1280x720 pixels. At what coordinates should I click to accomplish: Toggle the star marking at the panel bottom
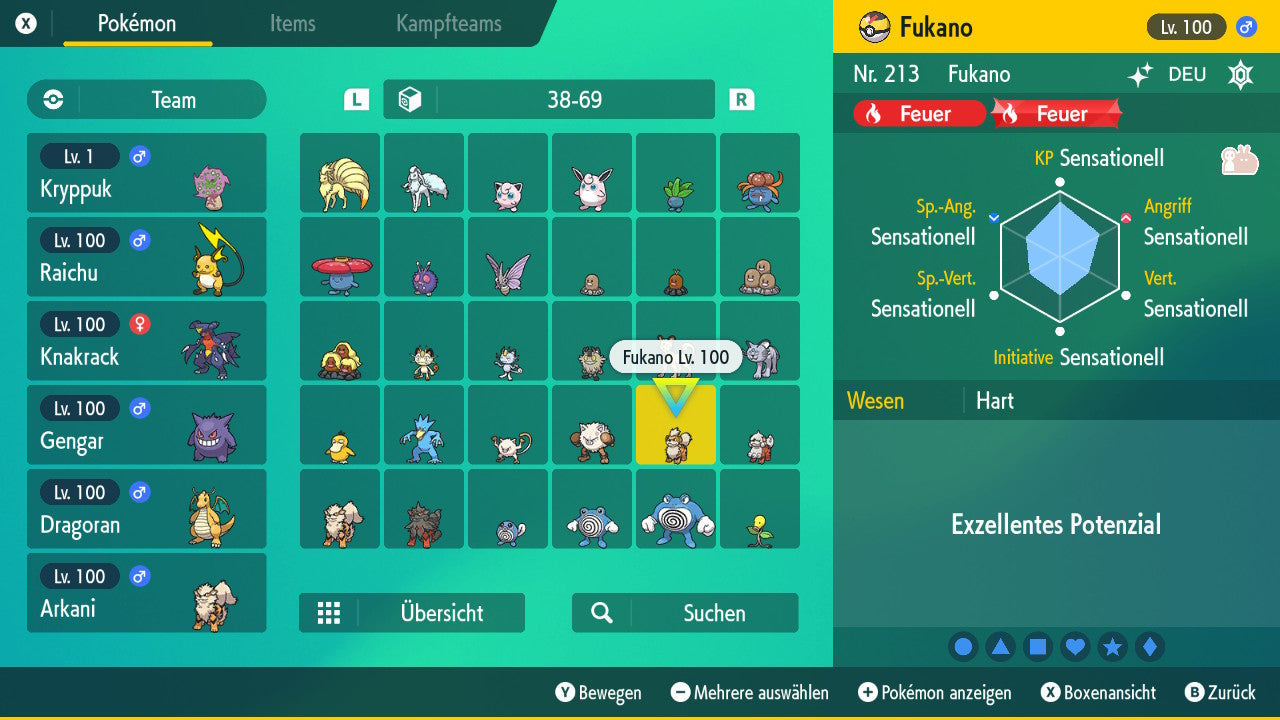(x=1113, y=647)
